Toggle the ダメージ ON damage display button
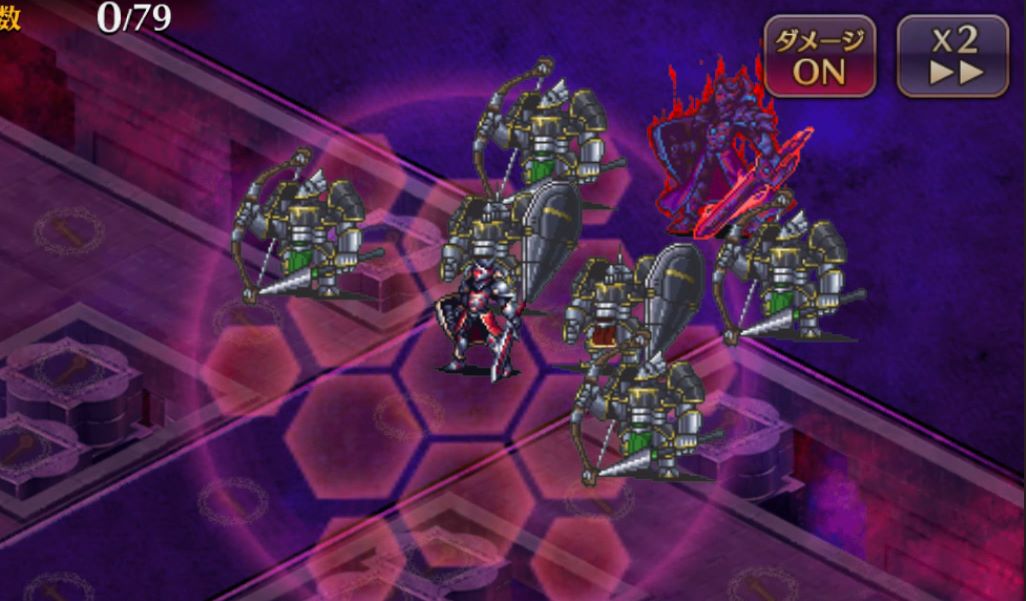 (x=820, y=56)
